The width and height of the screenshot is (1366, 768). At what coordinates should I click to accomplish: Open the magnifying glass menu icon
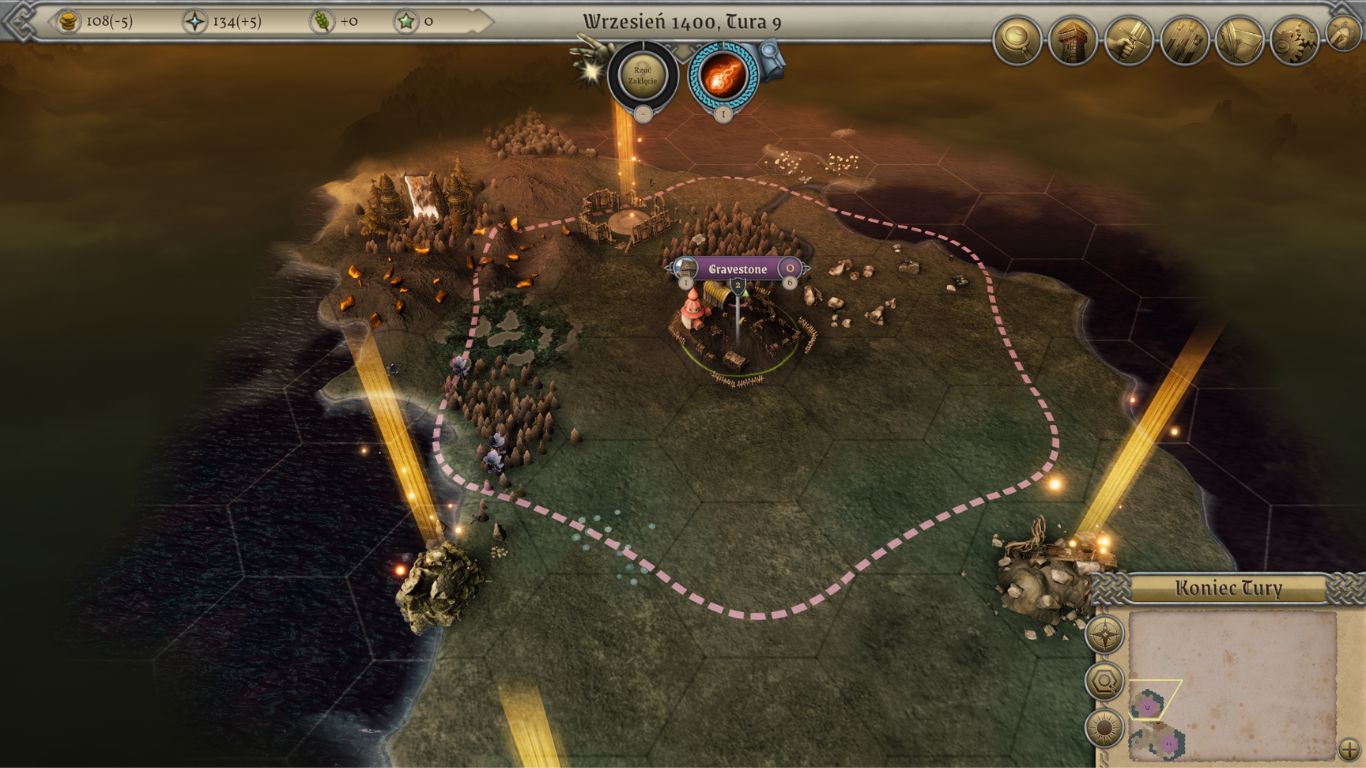pos(1017,41)
